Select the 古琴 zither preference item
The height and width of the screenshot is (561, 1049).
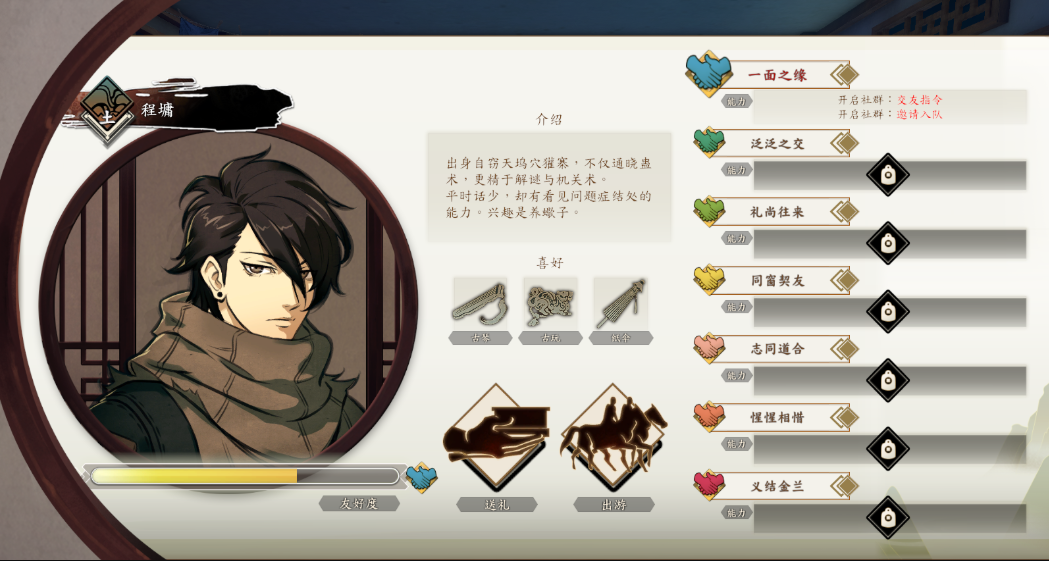480,304
